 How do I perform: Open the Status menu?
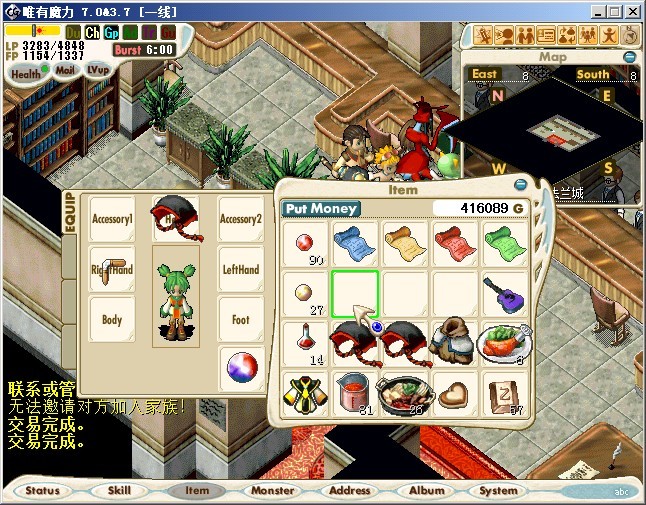pos(43,491)
